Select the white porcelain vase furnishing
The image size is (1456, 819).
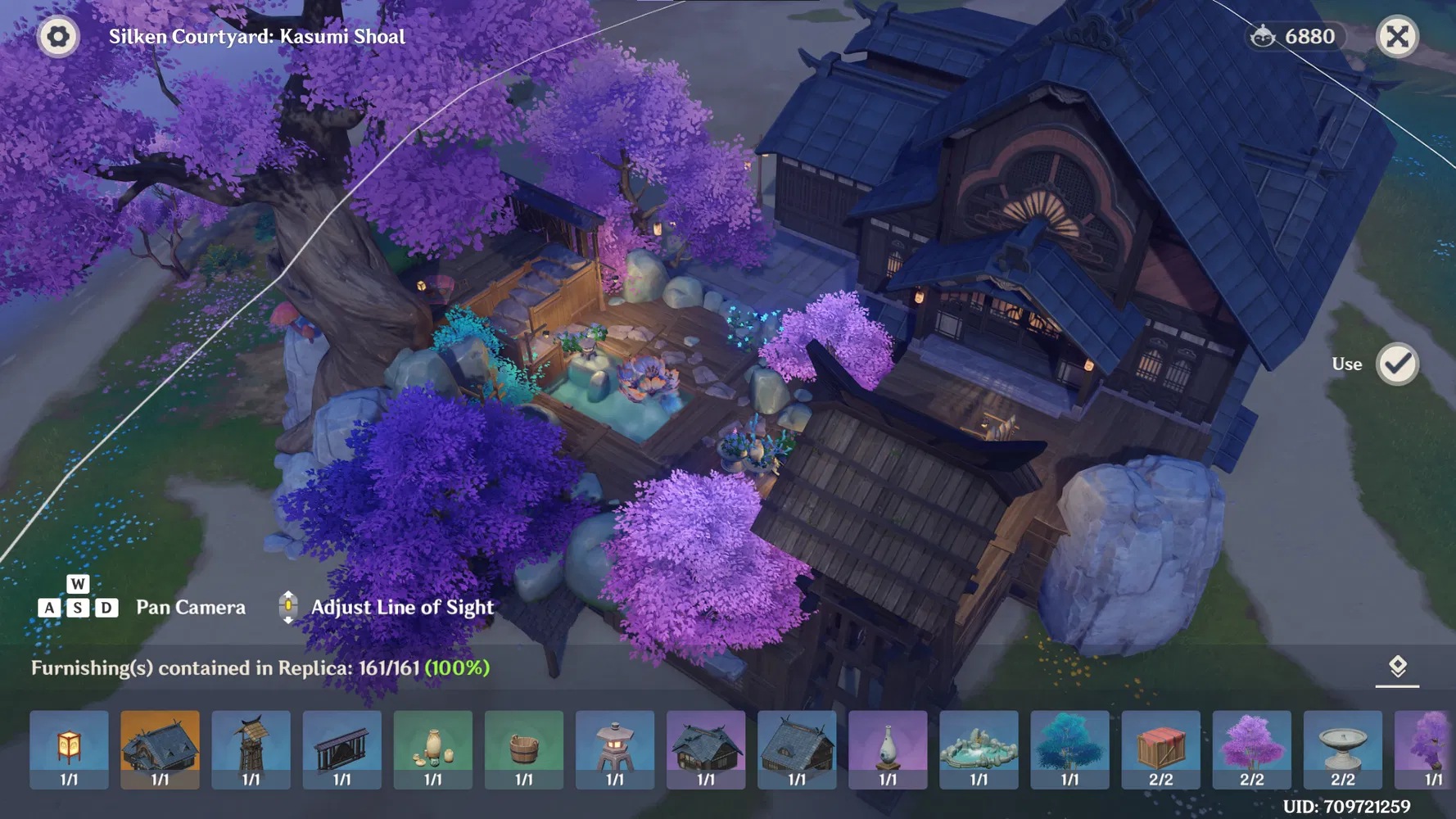[888, 749]
